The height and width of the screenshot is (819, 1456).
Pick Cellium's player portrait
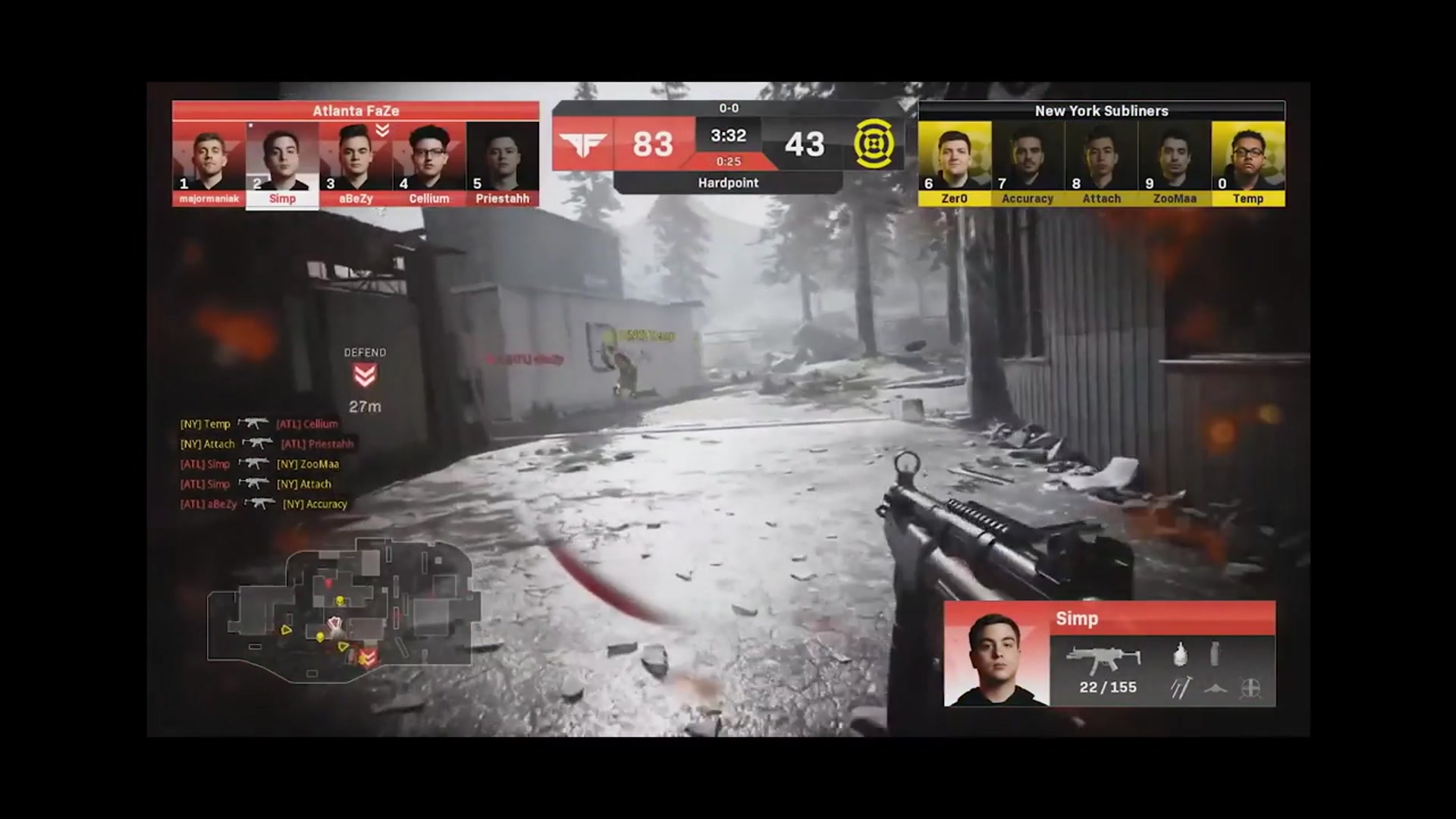[429, 157]
